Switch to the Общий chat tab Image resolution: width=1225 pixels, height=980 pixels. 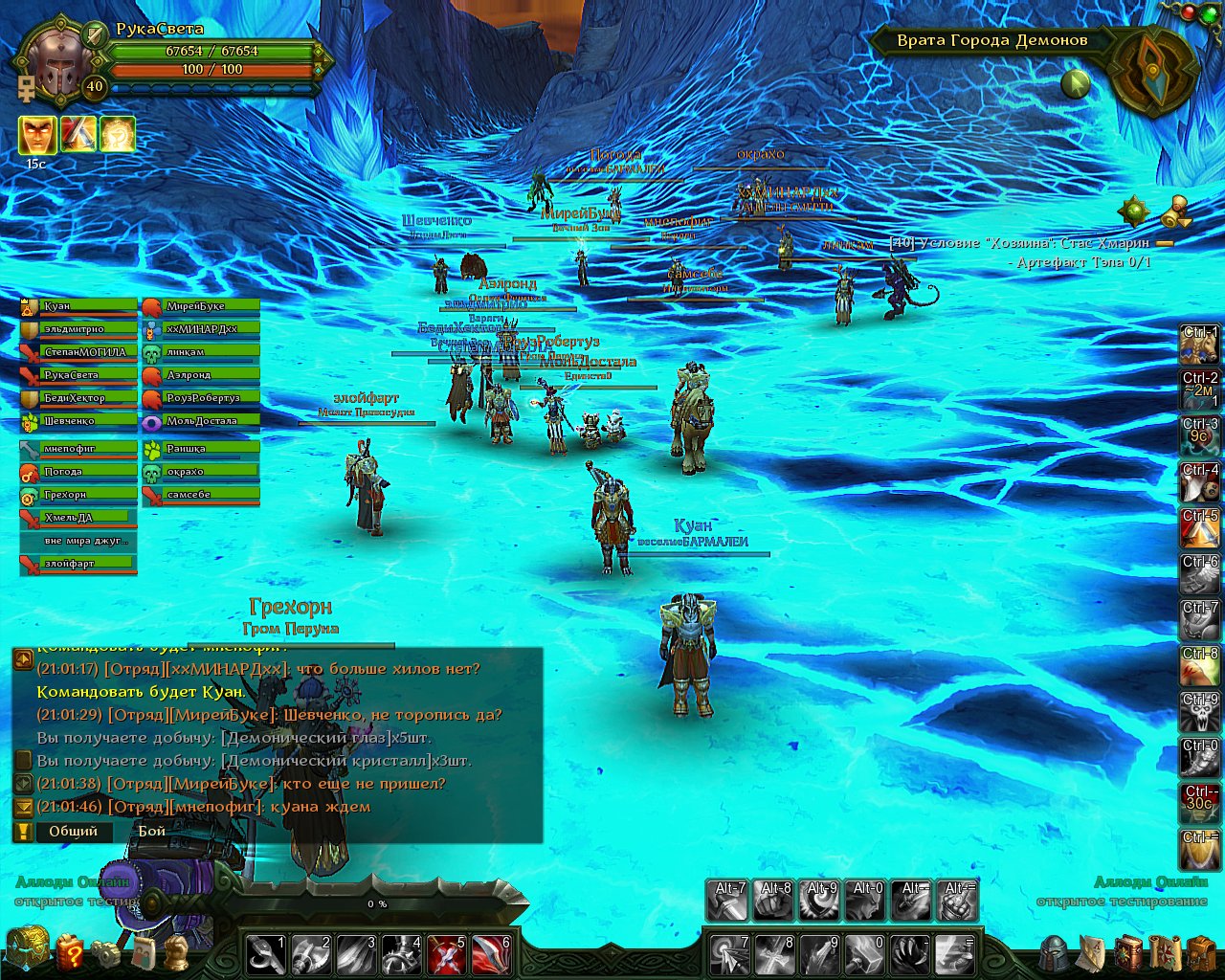click(x=73, y=831)
